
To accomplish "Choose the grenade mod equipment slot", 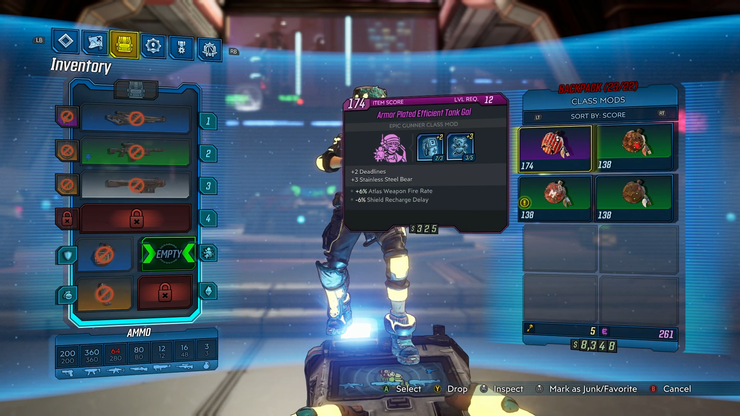I will point(105,293).
